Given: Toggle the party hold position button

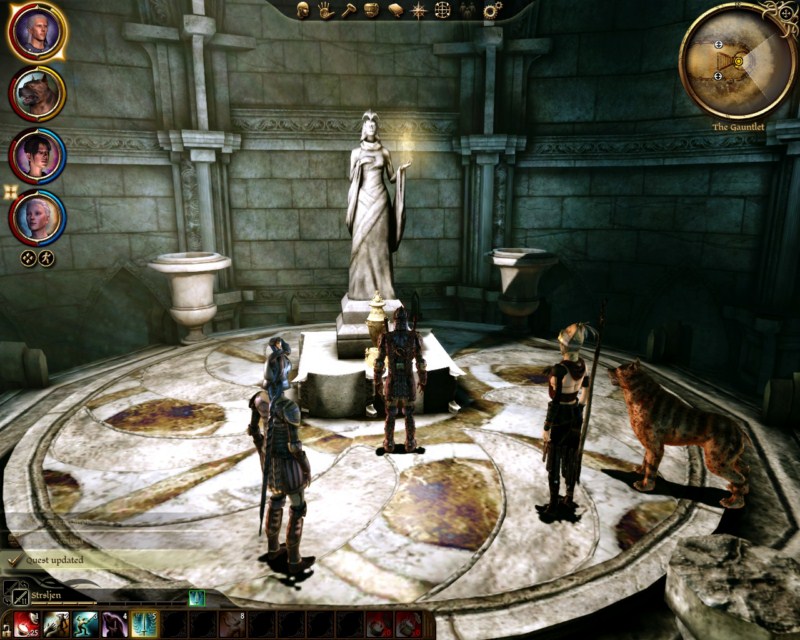Looking at the screenshot, I should (x=46, y=258).
